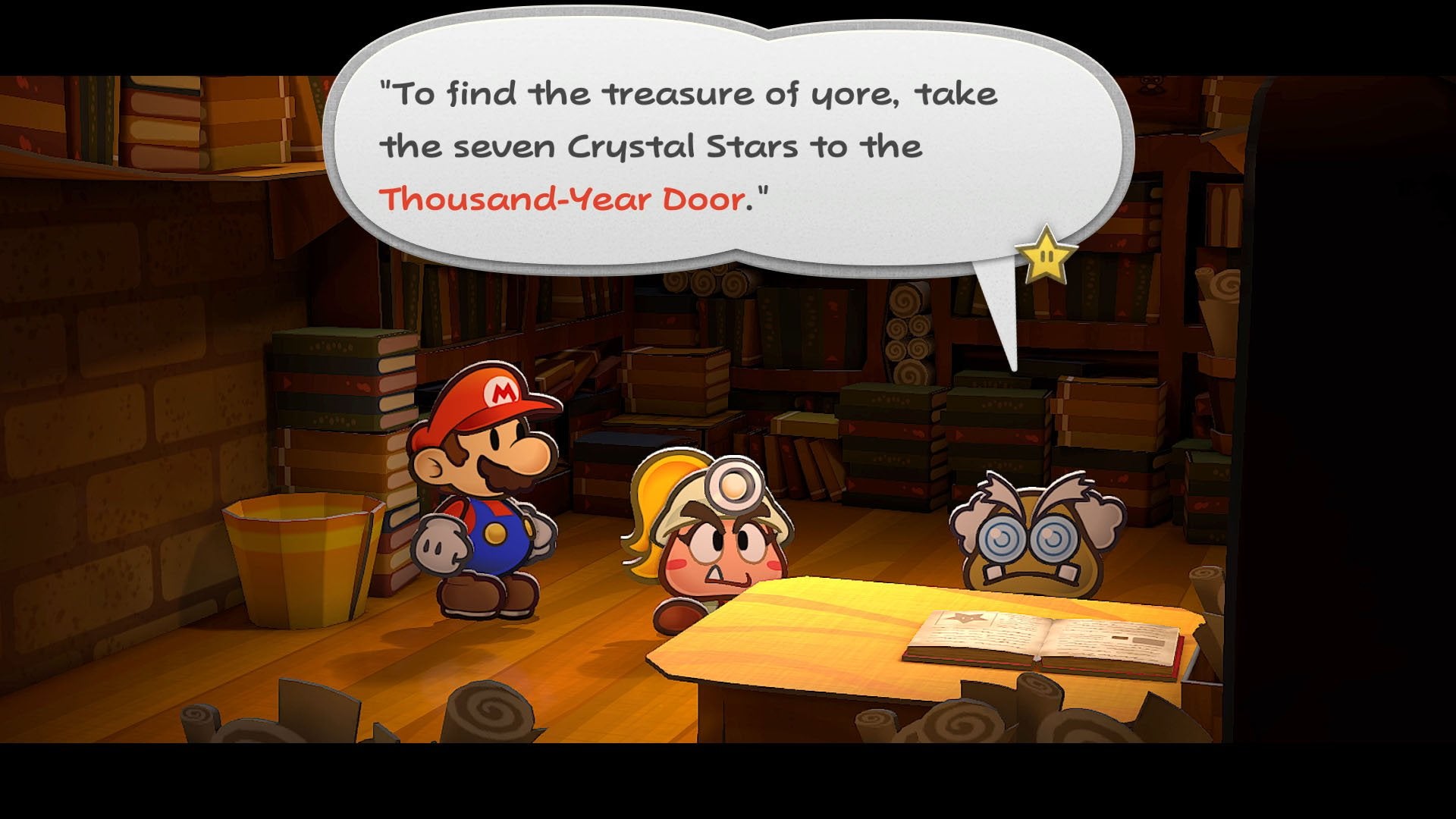Click the dialogue line mentioning seven Crystal Stars
The width and height of the screenshot is (1456, 819).
pyautogui.click(x=652, y=146)
